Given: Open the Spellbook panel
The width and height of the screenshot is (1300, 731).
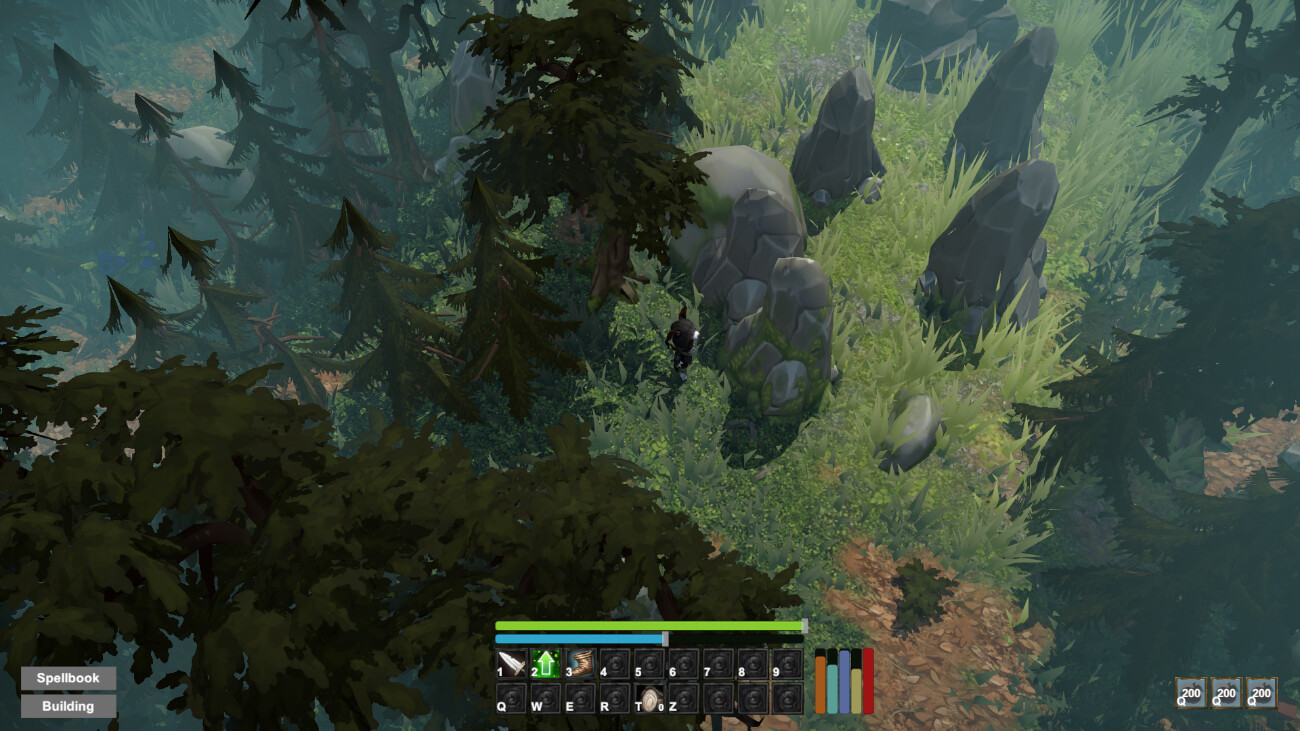Looking at the screenshot, I should (x=70, y=677).
